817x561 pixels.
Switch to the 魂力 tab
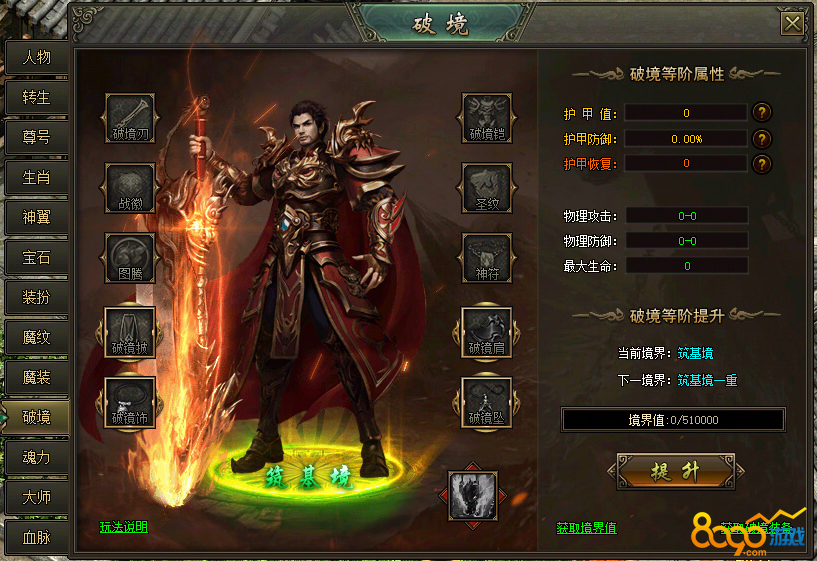tap(36, 457)
